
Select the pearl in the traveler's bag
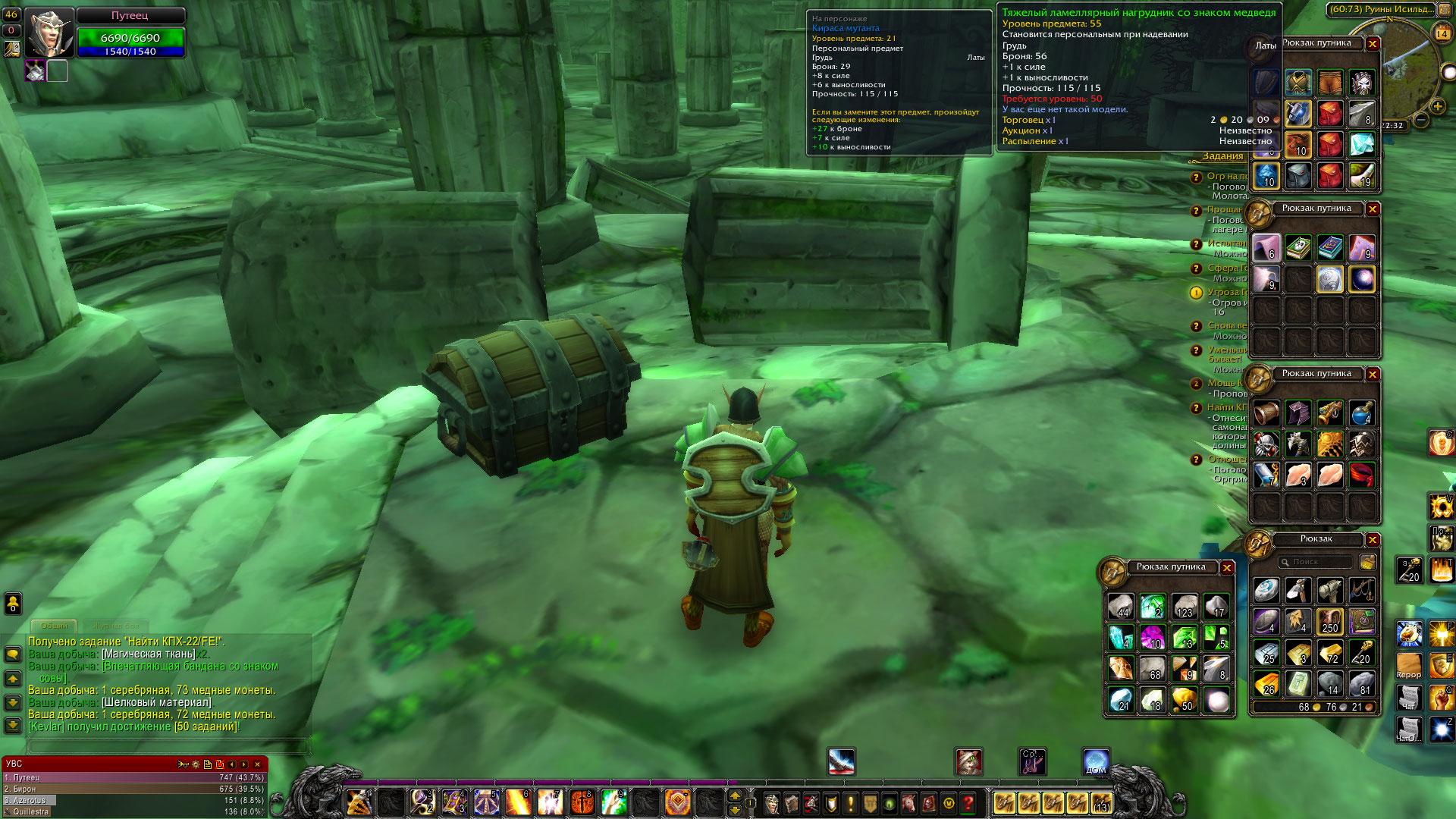tap(1217, 700)
